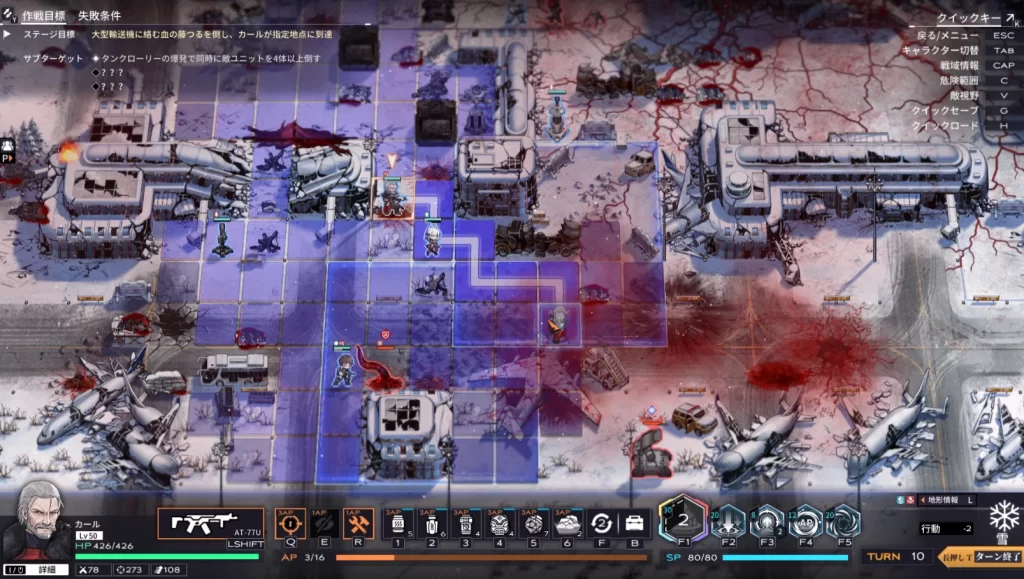This screenshot has width=1024, height=579.
Task: Activate the F5 swirl vortex skill
Action: (x=842, y=521)
